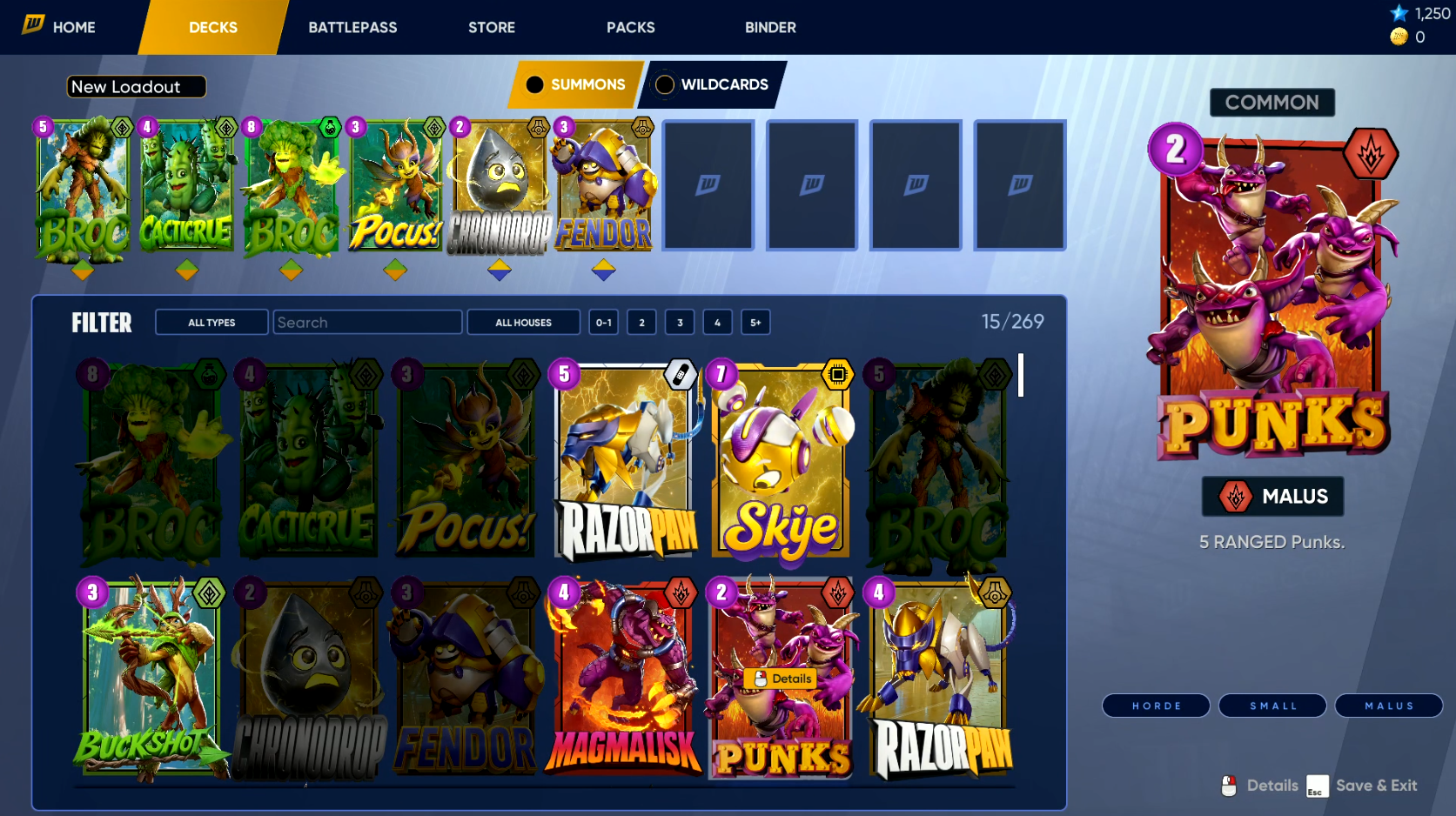Viewport: 1456px width, 816px height.
Task: Remove Chronodrop from the loadout row
Action: tap(499, 187)
